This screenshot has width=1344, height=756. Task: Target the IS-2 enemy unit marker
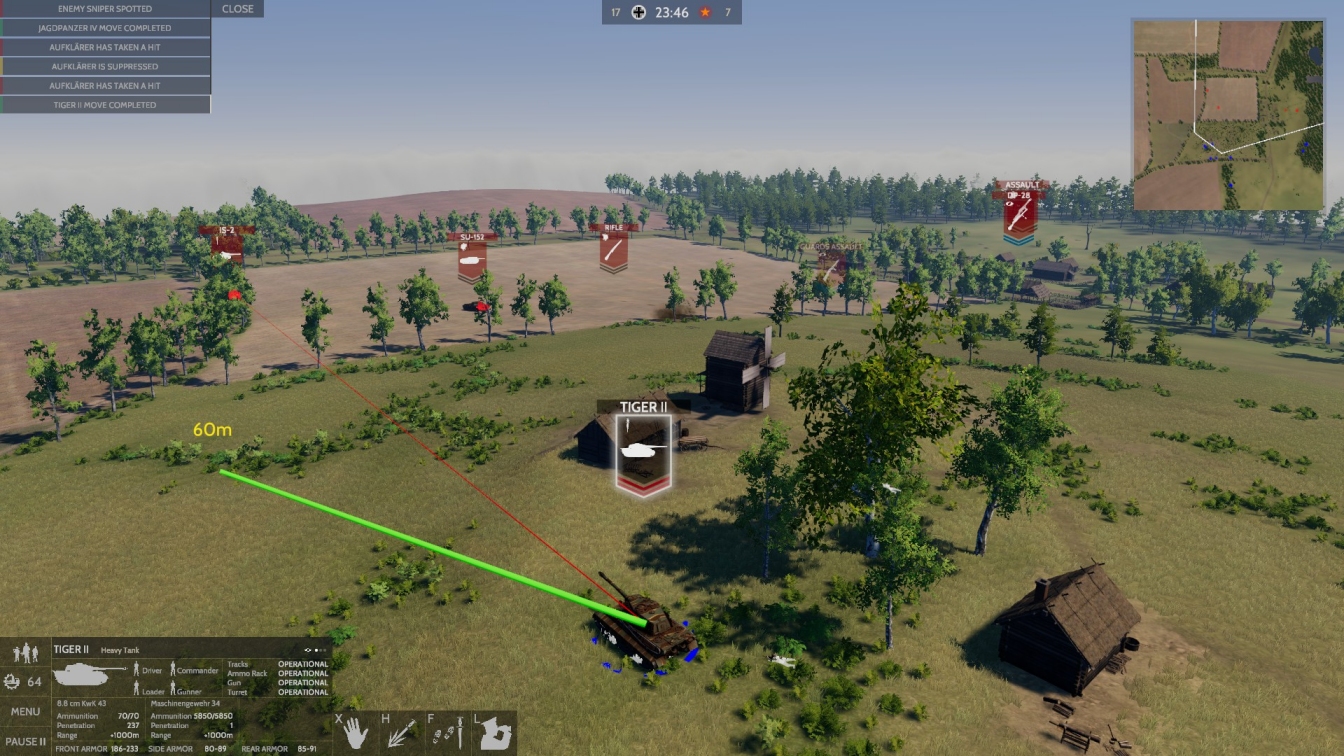pyautogui.click(x=226, y=246)
